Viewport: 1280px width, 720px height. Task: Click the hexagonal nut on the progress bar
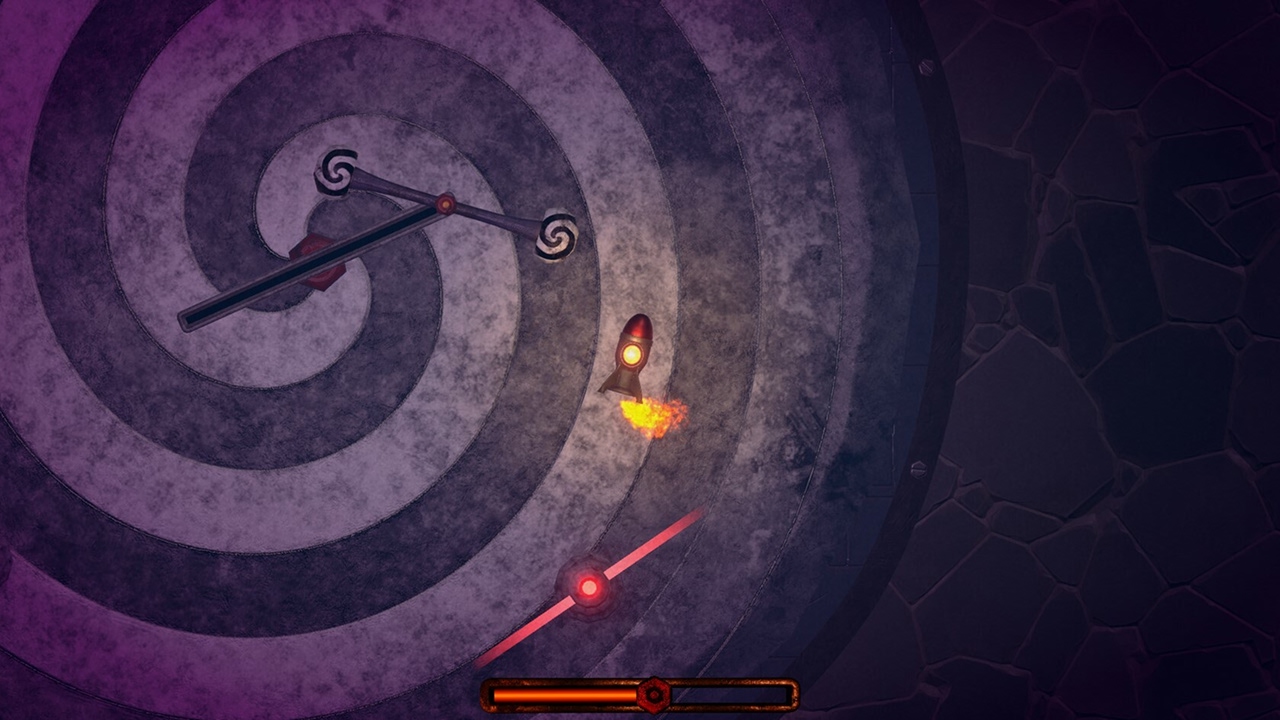655,692
